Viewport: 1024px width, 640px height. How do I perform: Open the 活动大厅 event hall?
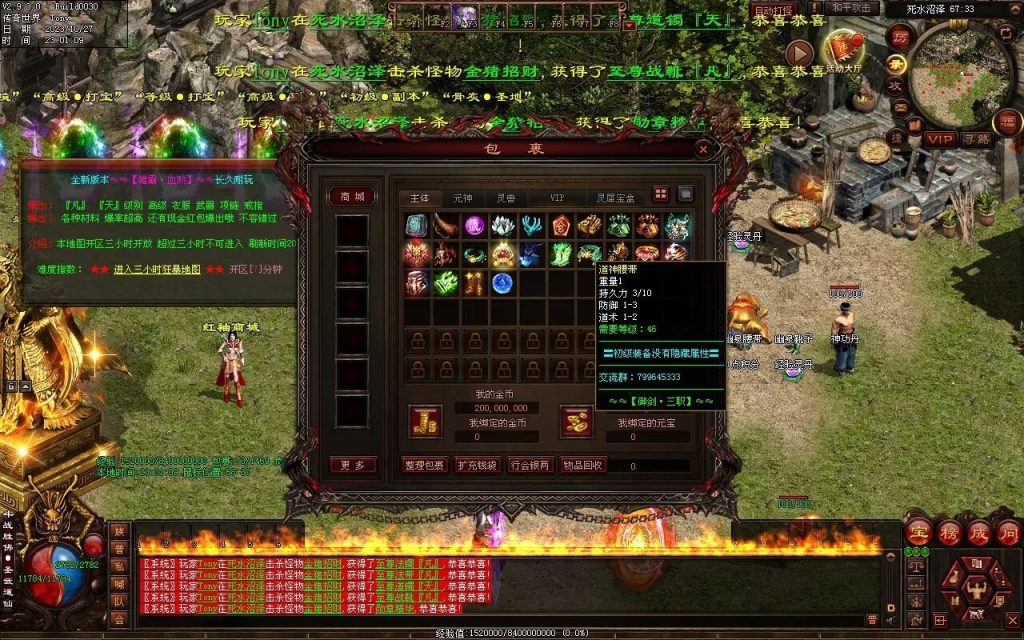pos(842,50)
